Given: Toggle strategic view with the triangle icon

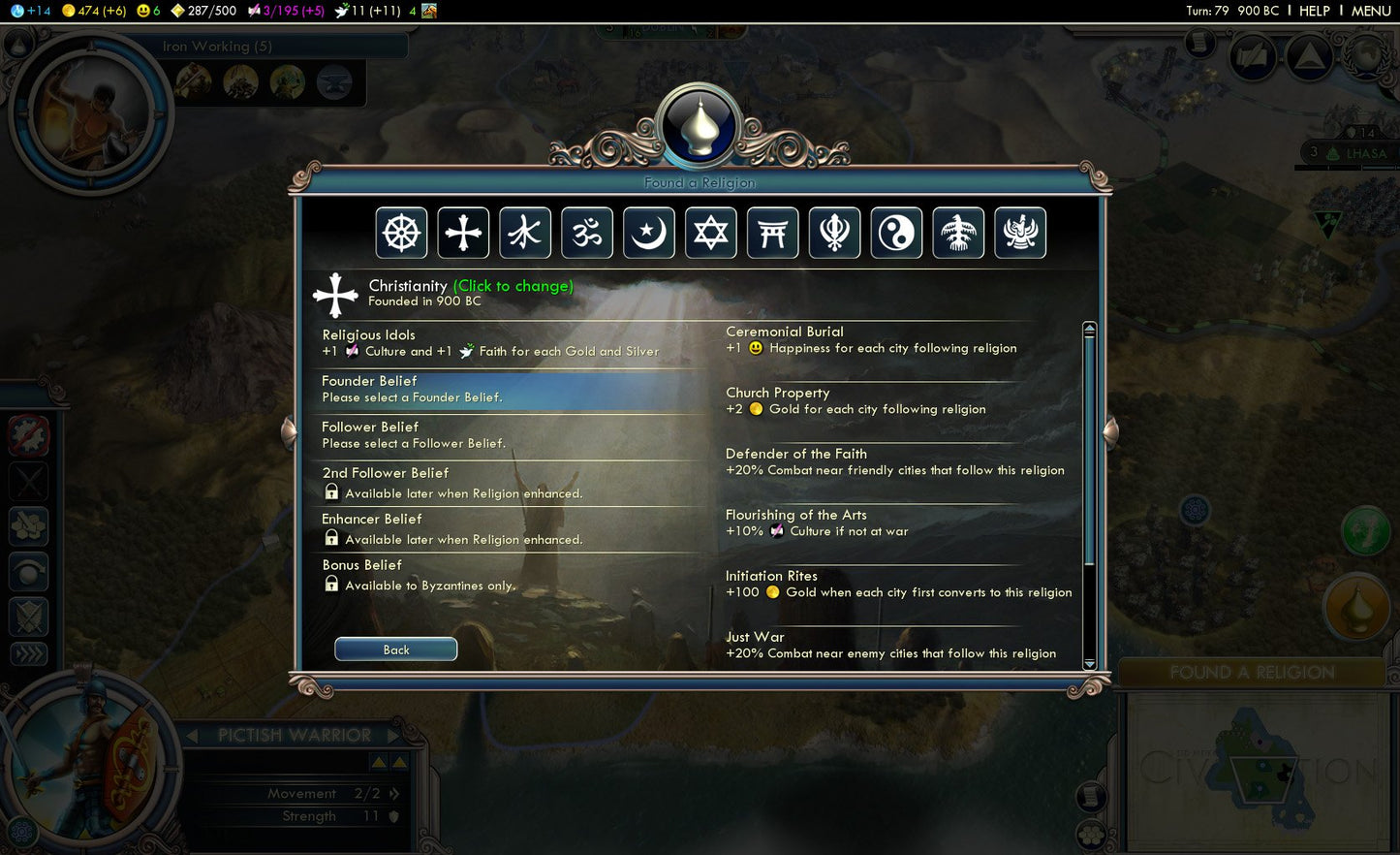Looking at the screenshot, I should (1310, 56).
